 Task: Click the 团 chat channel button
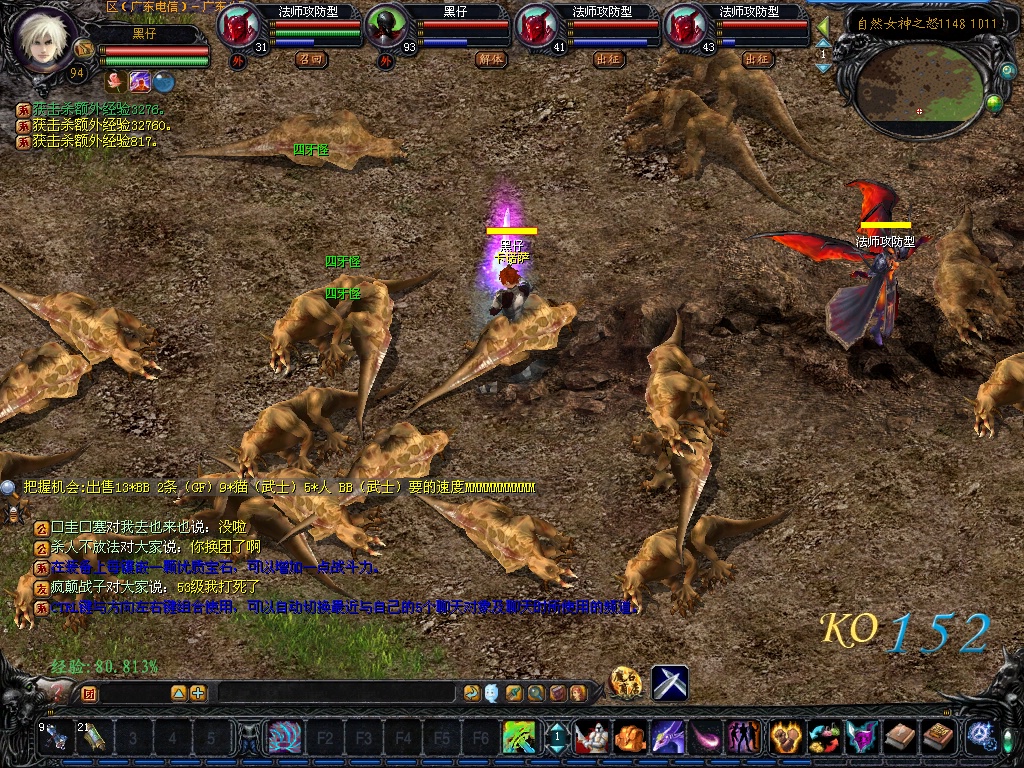click(x=88, y=692)
